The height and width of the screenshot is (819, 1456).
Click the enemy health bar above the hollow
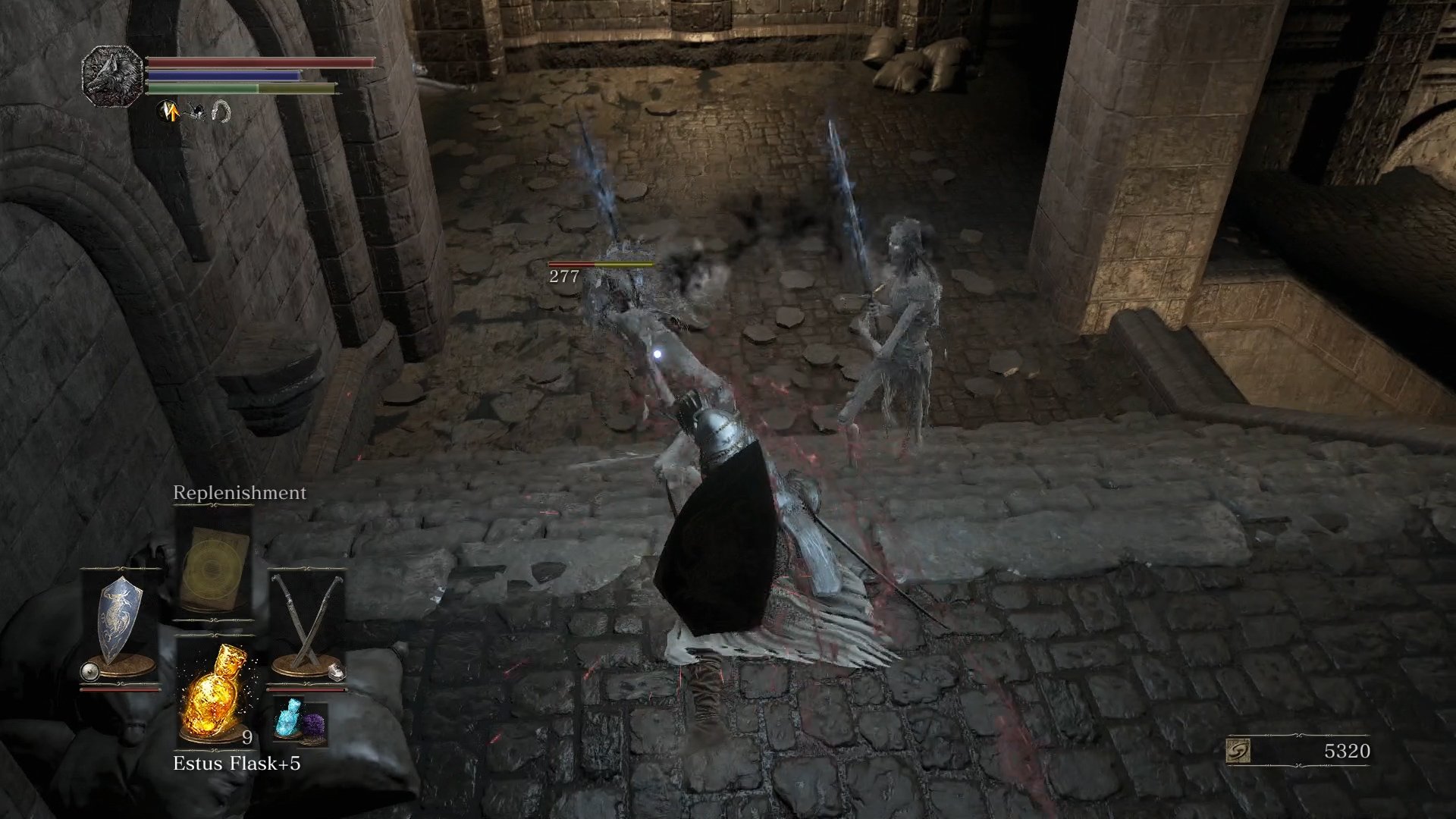599,265
